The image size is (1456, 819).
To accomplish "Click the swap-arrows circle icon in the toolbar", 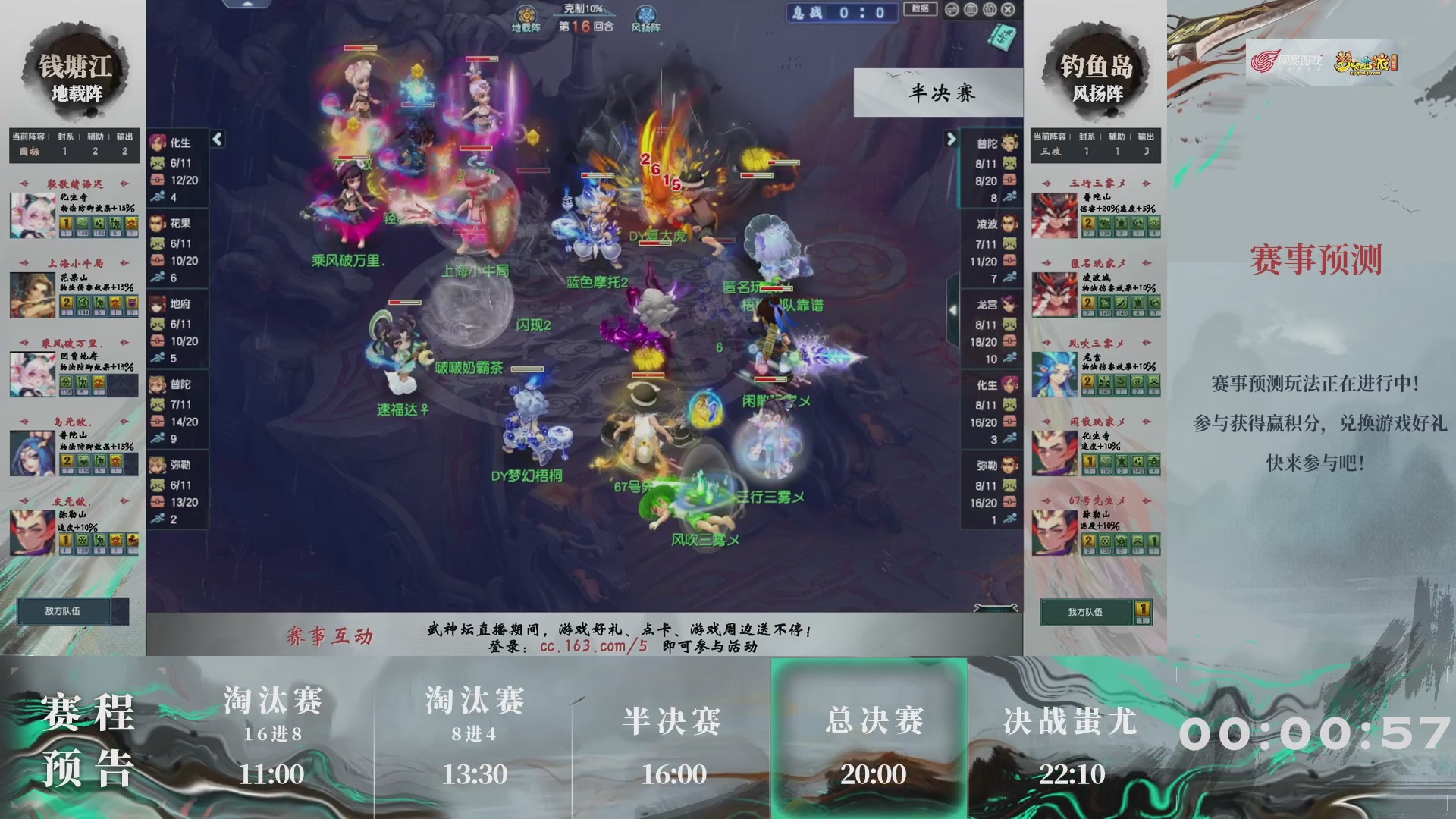I will pos(952,9).
